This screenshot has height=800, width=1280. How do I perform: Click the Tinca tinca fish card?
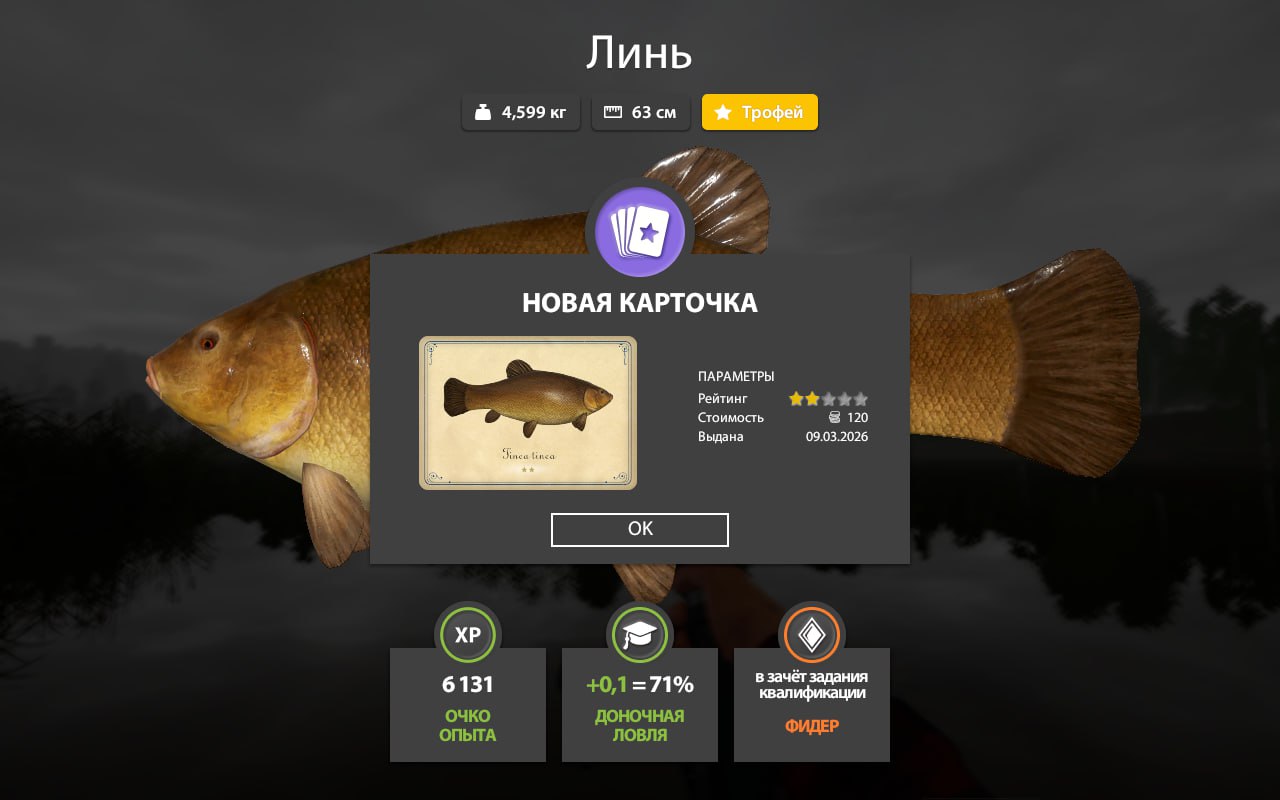527,413
